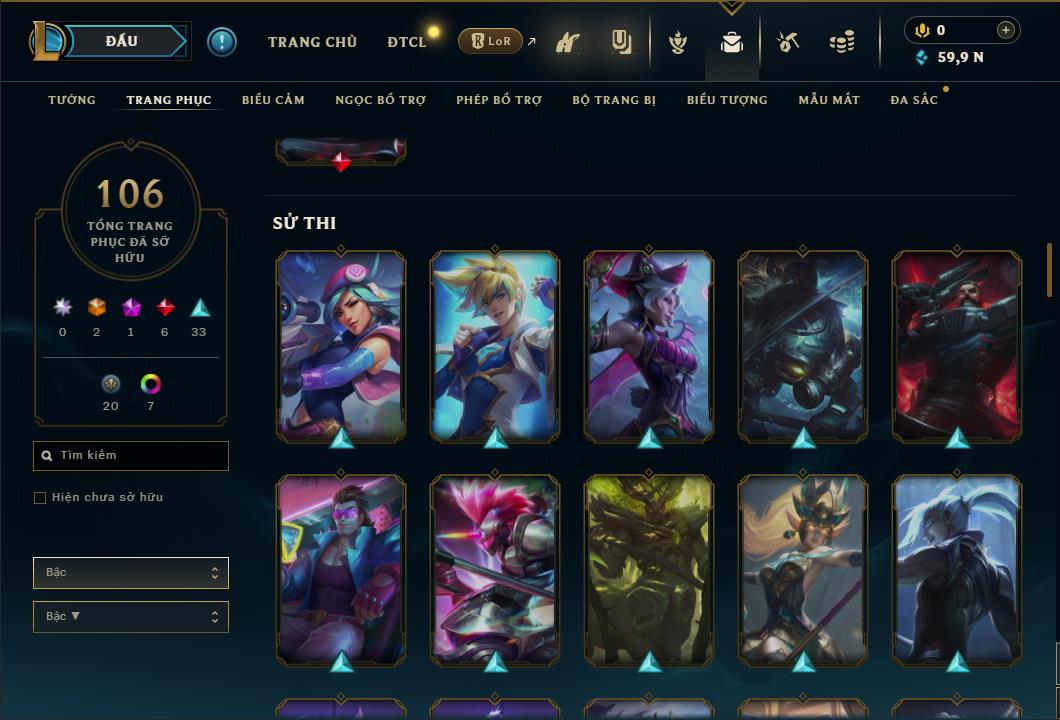View the ĐA SẮC tab
The width and height of the screenshot is (1060, 720).
[914, 100]
